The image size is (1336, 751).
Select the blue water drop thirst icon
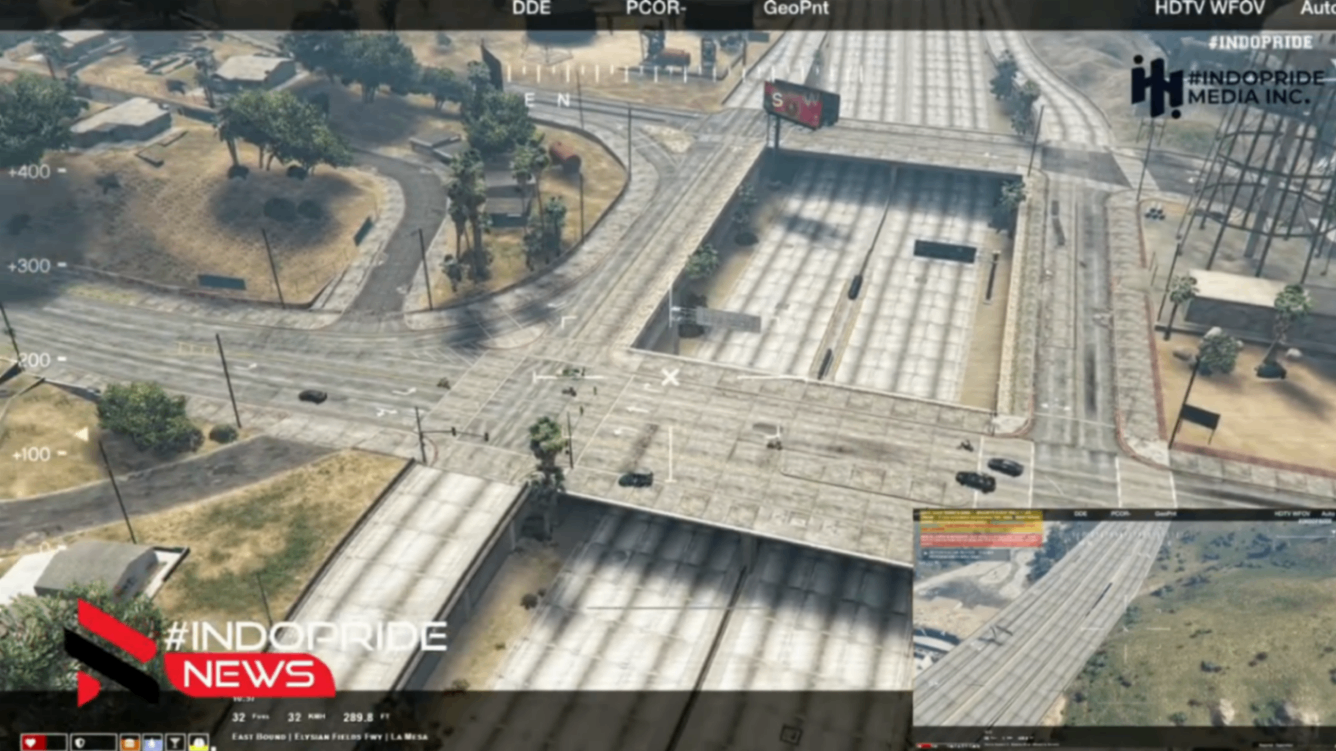click(152, 743)
